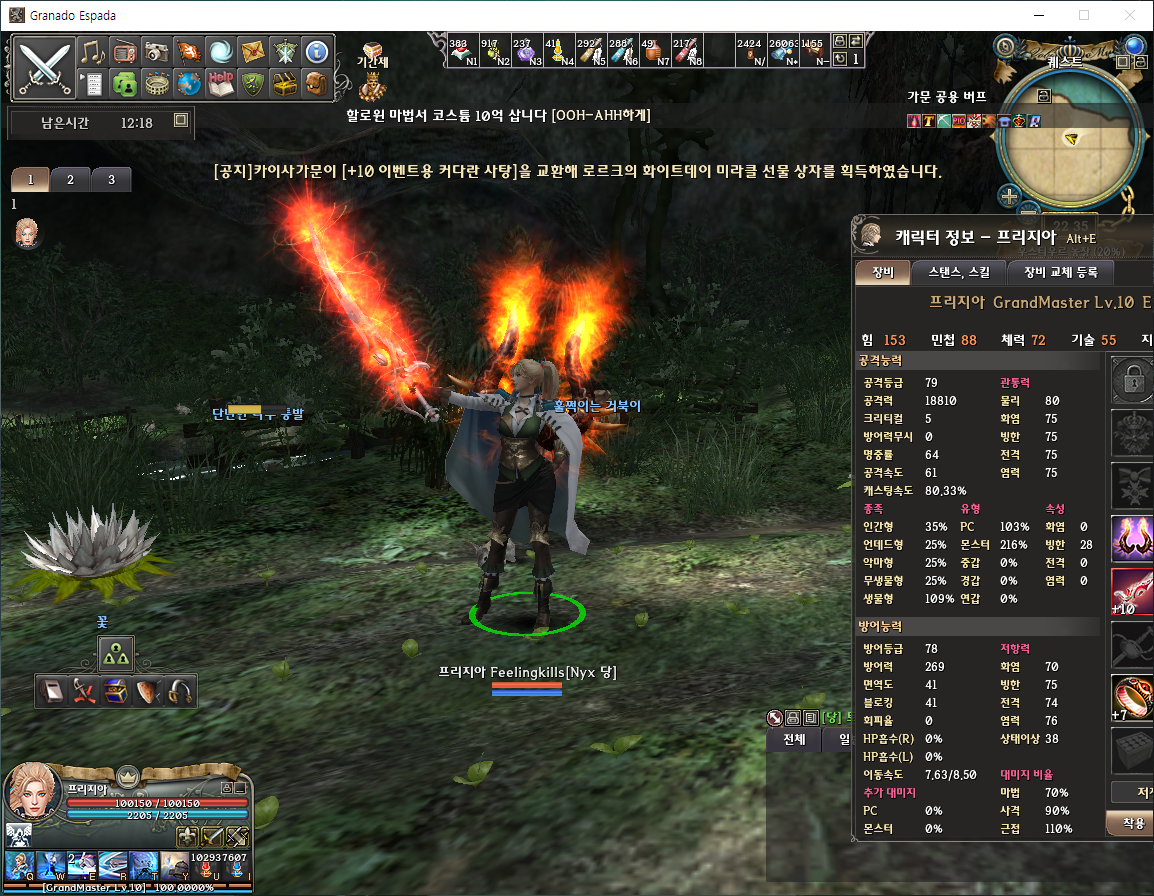This screenshot has height=896, width=1154.
Task: Open the camera screenshot icon
Action: [x=156, y=52]
